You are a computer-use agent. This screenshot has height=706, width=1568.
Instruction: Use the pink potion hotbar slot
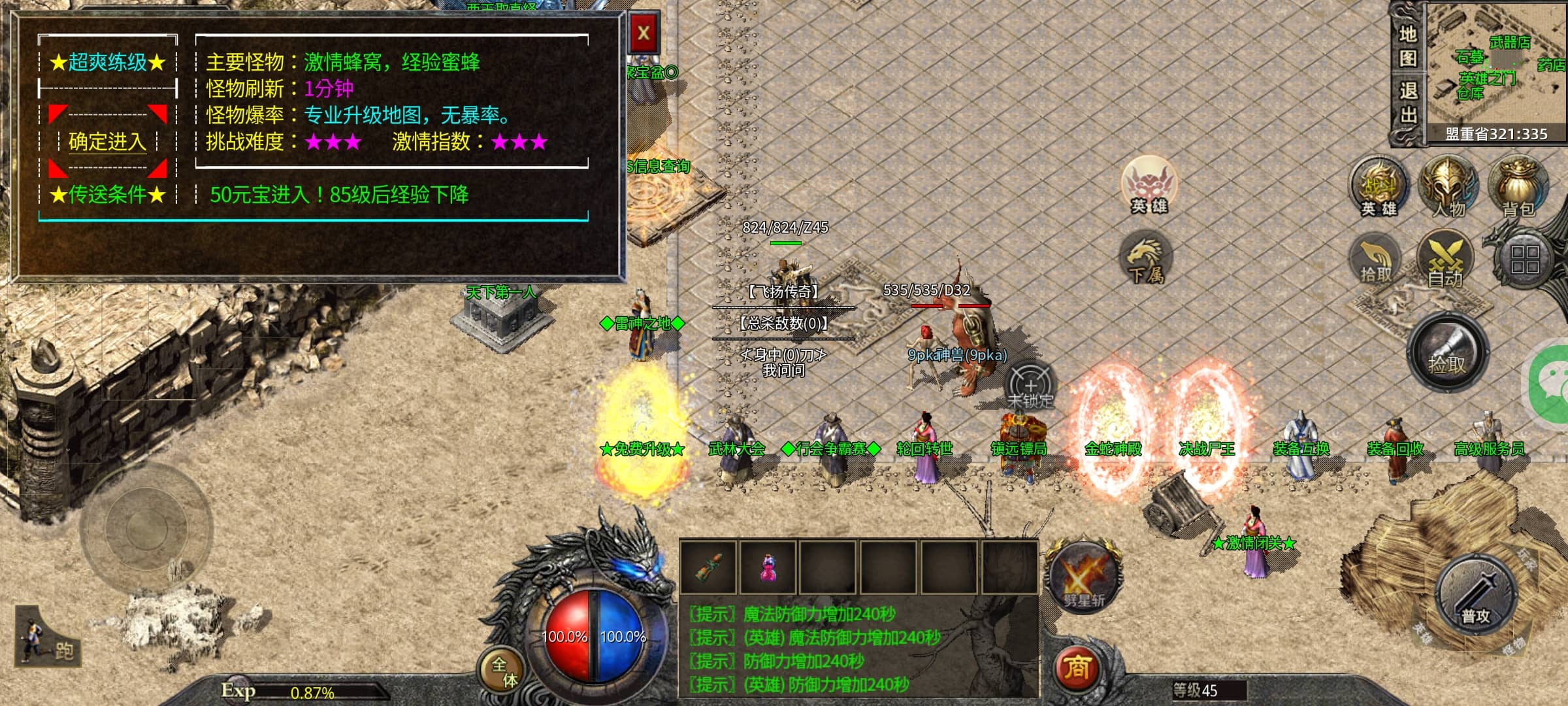click(768, 567)
